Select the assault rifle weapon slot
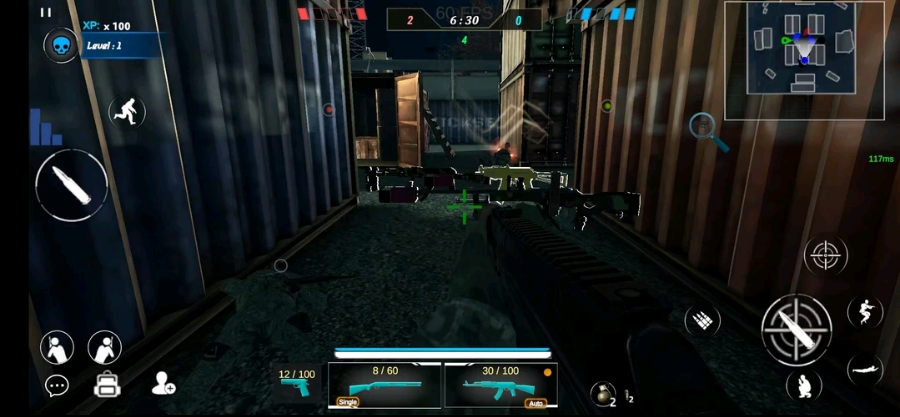 (x=500, y=385)
